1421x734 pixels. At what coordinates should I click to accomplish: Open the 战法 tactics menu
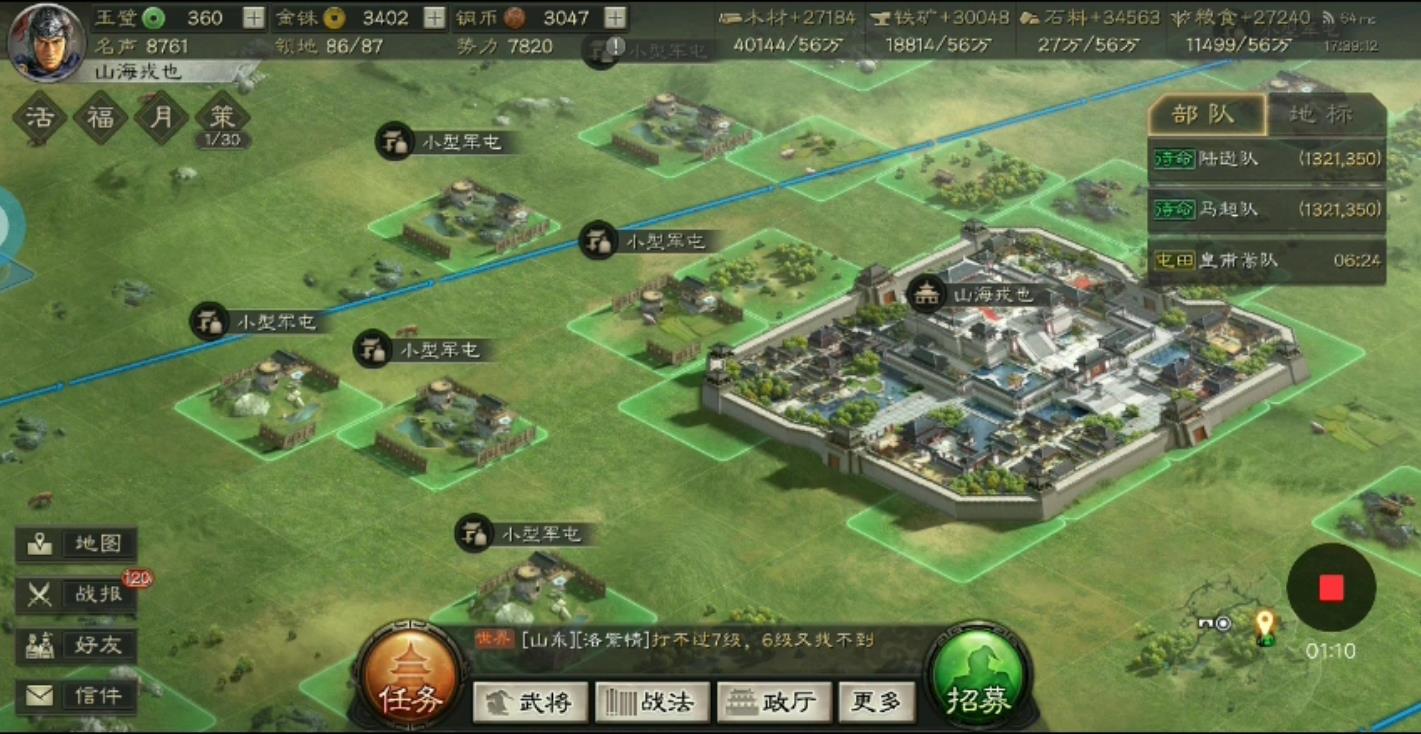pyautogui.click(x=652, y=702)
